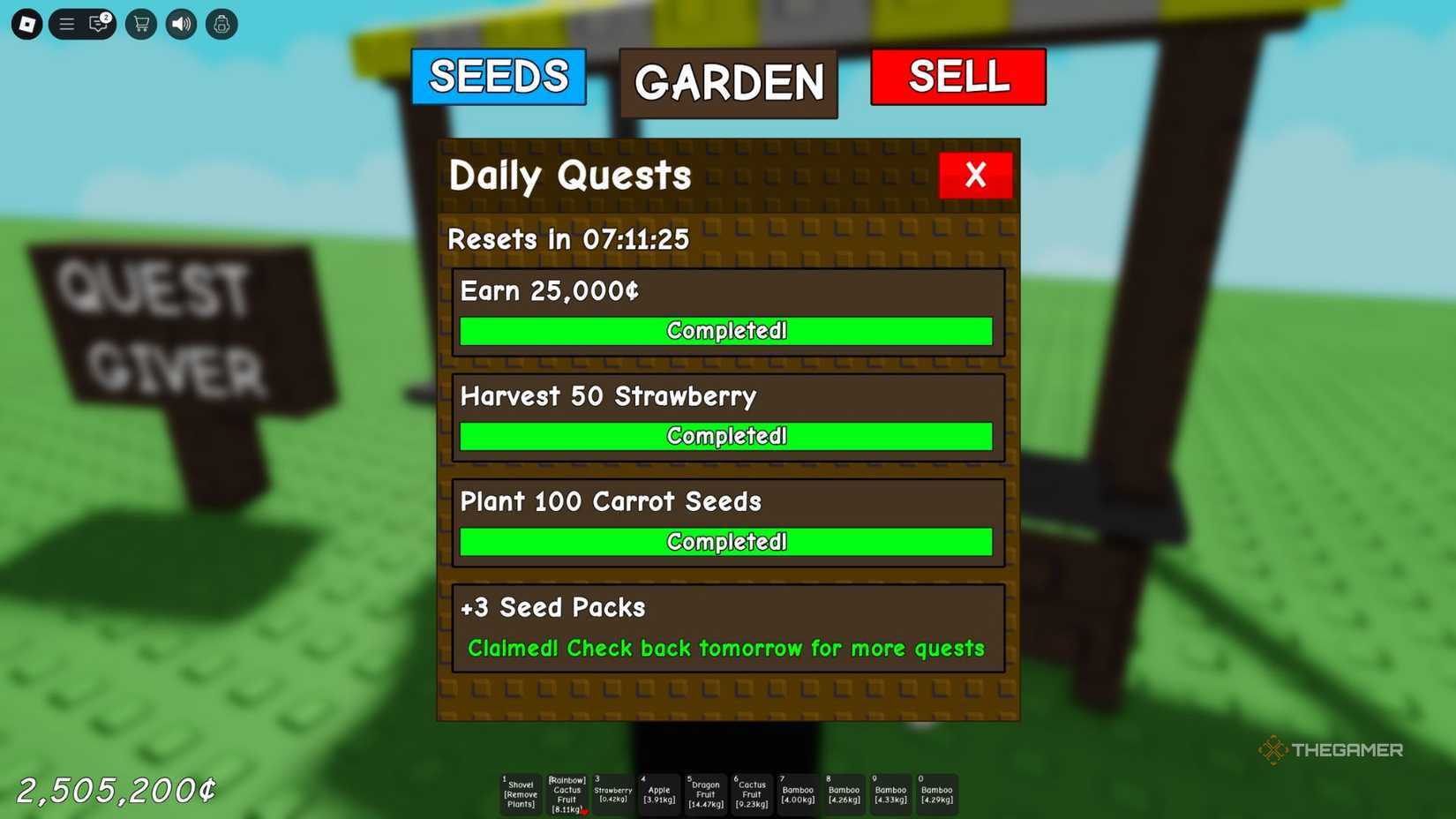Switch to the SEEDS tab
This screenshot has width=1456, height=819.
tap(499, 78)
